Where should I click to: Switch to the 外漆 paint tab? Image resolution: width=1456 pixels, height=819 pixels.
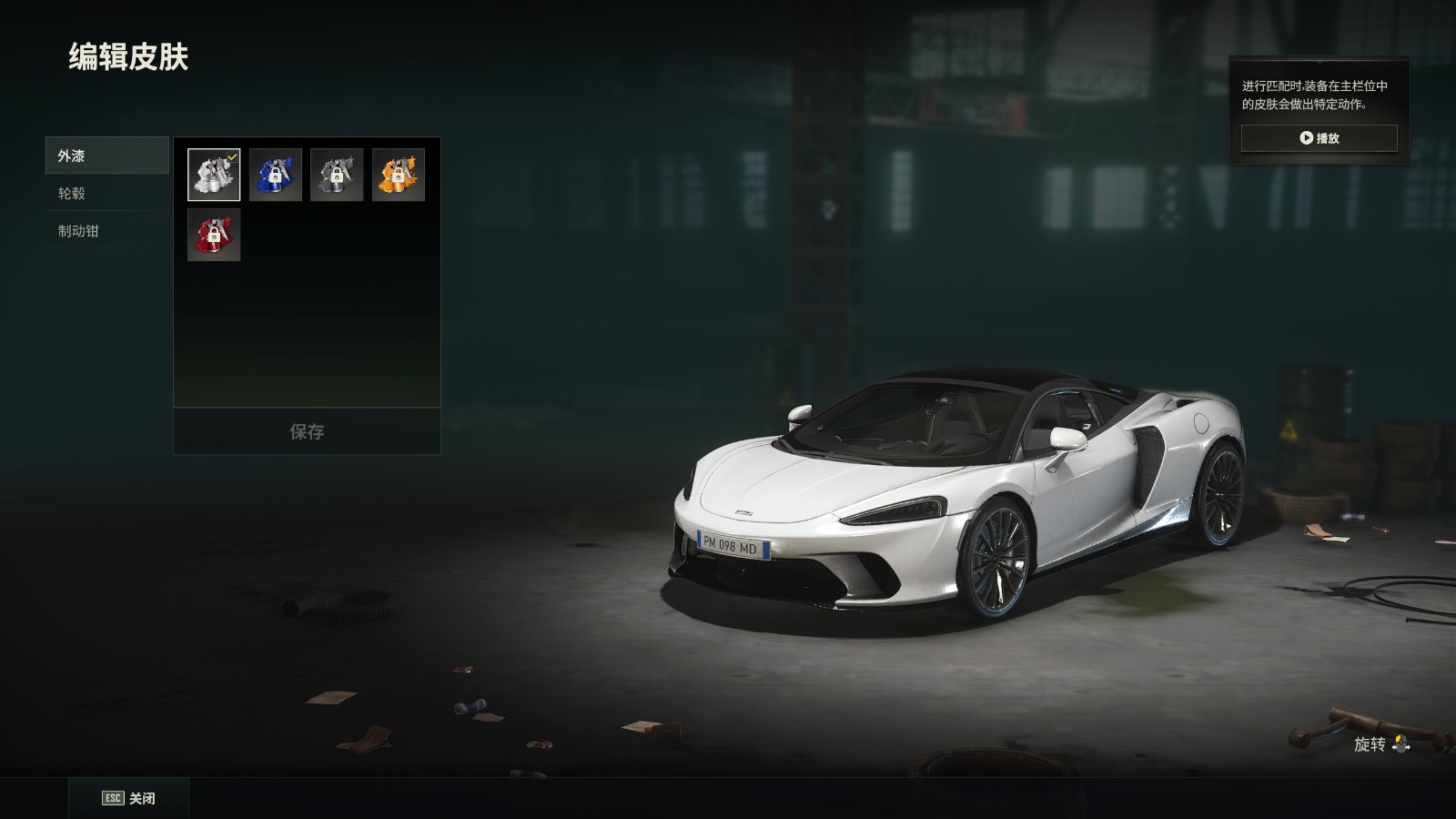106,156
